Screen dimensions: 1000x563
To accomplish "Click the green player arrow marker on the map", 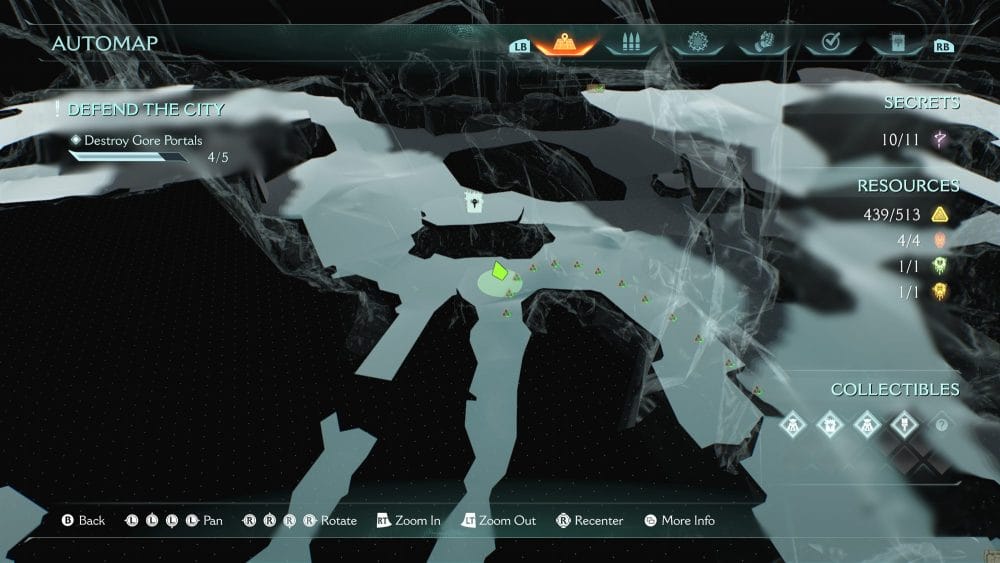I will click(499, 271).
